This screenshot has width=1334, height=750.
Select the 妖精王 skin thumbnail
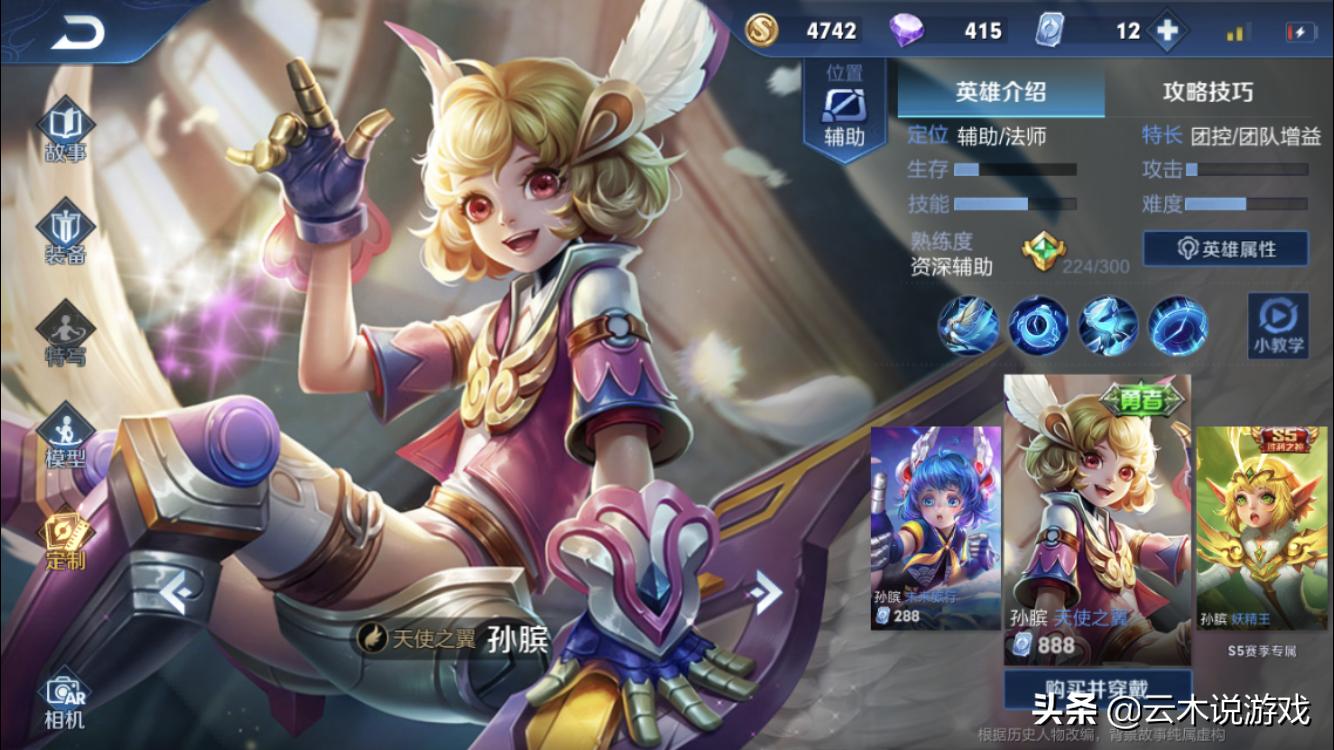[1262, 527]
